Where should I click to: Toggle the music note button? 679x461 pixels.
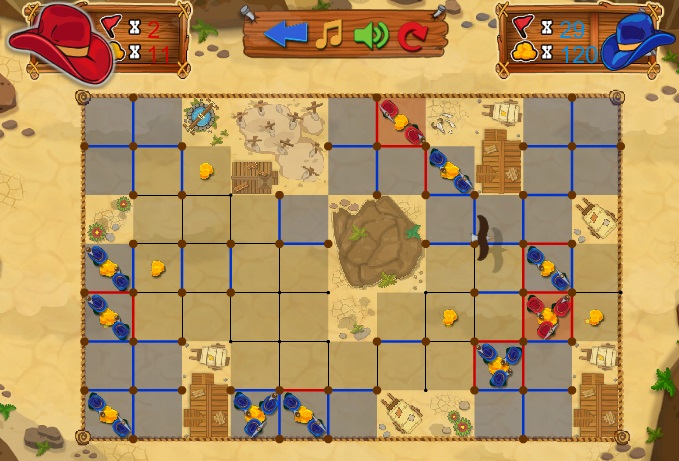click(x=329, y=35)
